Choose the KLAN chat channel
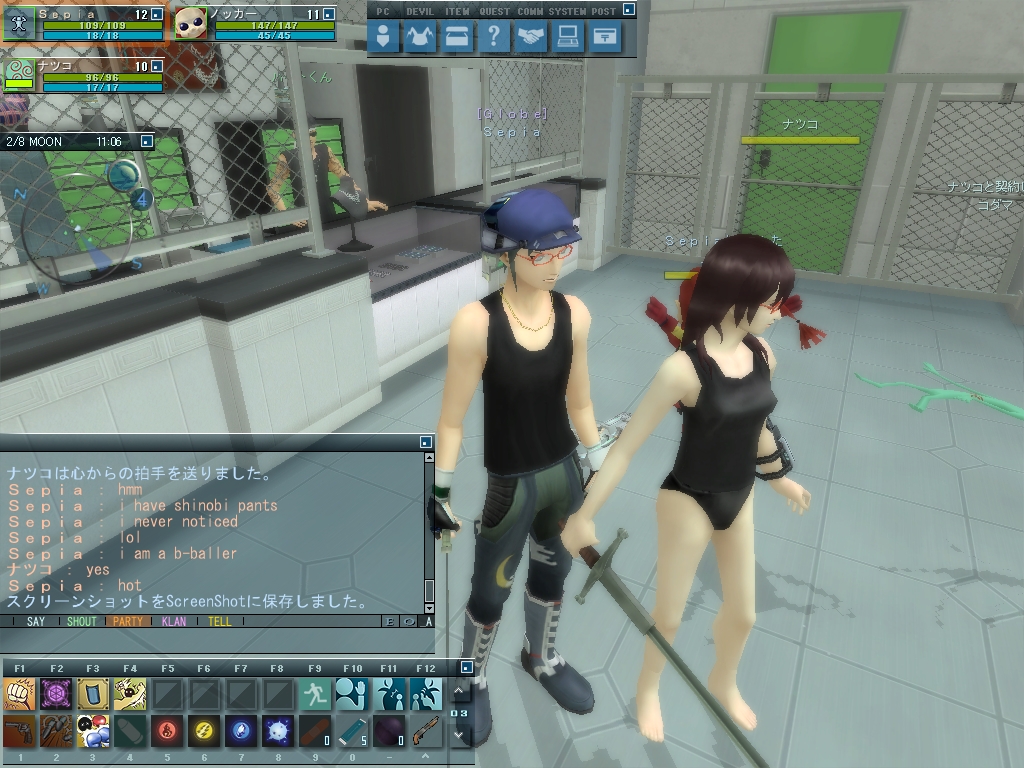The height and width of the screenshot is (768, 1024). (x=174, y=621)
